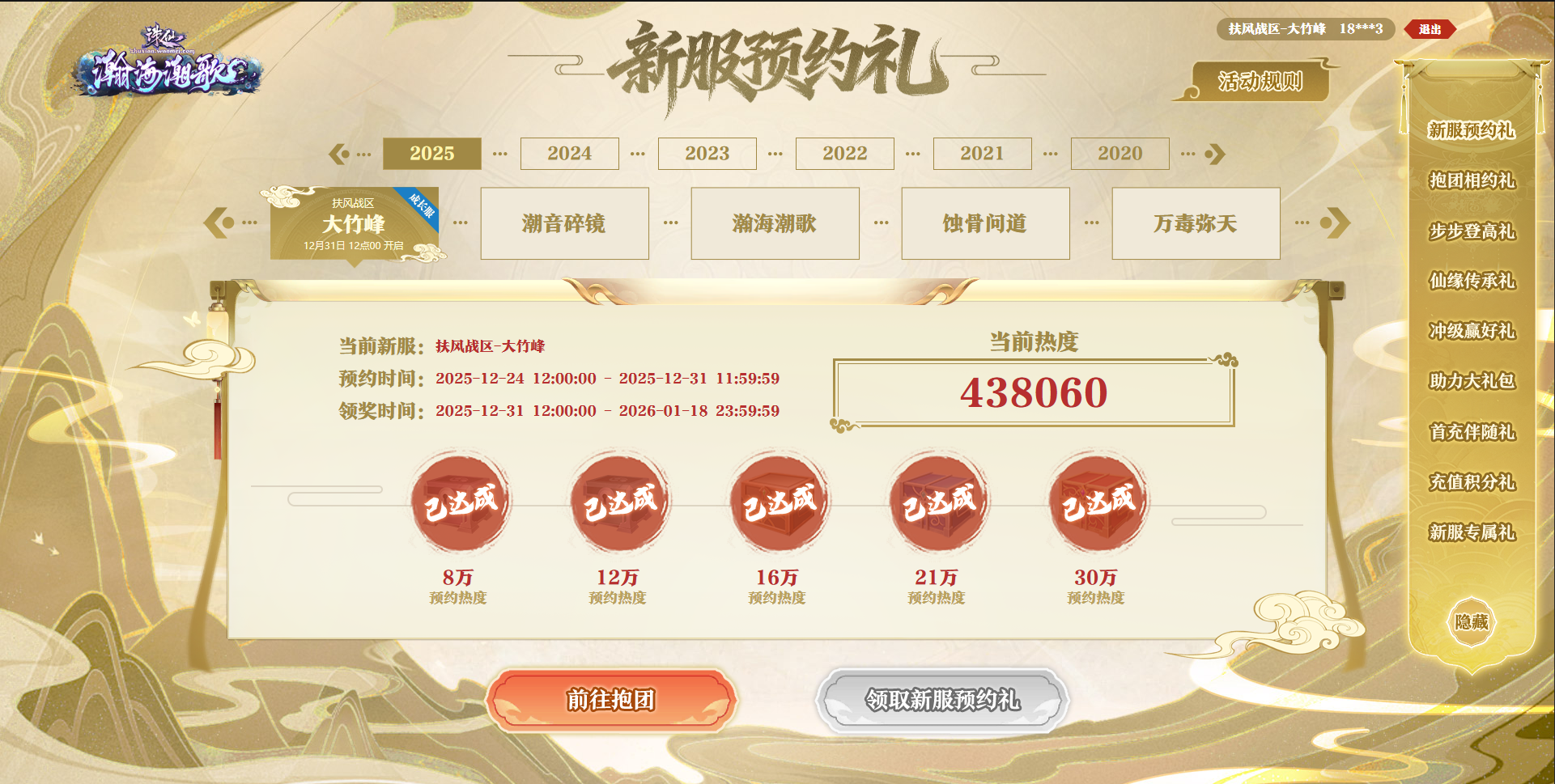Switch to the 2023 year tab
Viewport: 1555px width, 784px height.
tap(707, 153)
